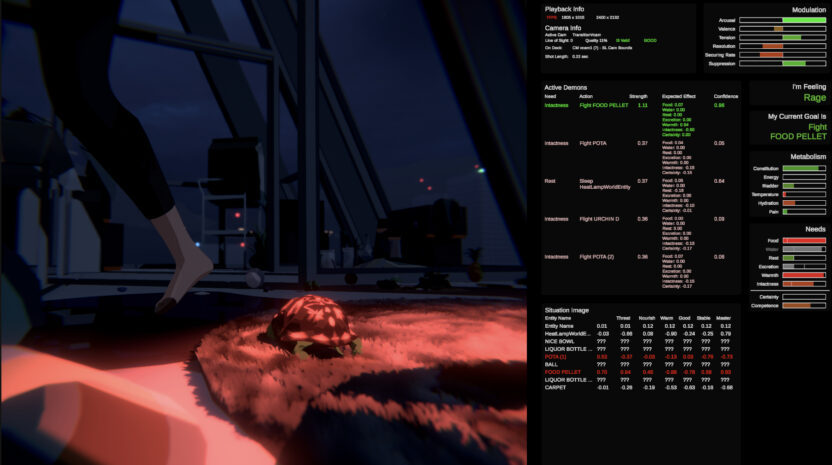Image resolution: width=832 pixels, height=465 pixels.
Task: Click the BALL entity row
Action: [x=551, y=364]
